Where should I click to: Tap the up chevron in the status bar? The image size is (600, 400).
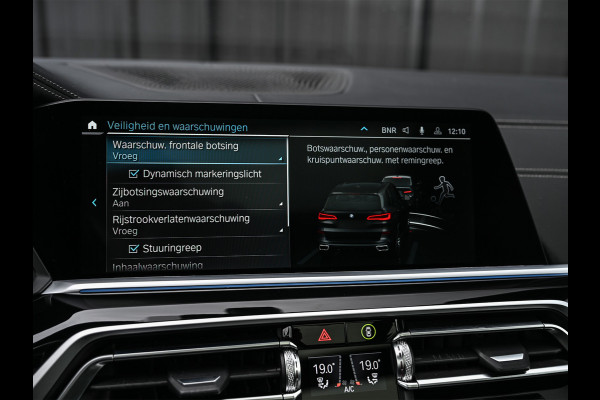(363, 129)
